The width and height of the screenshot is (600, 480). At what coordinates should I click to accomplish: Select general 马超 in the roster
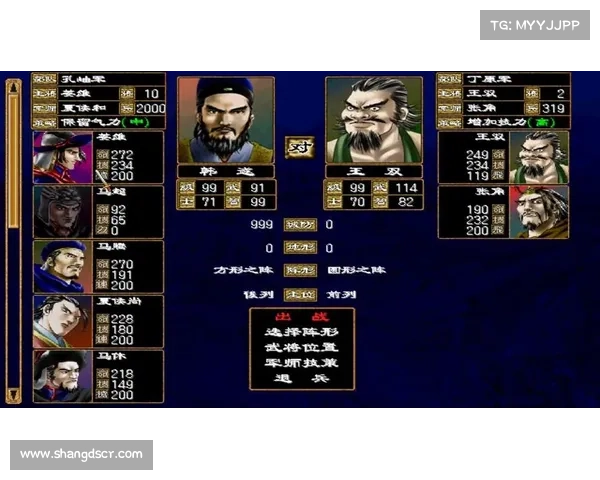(x=98, y=211)
